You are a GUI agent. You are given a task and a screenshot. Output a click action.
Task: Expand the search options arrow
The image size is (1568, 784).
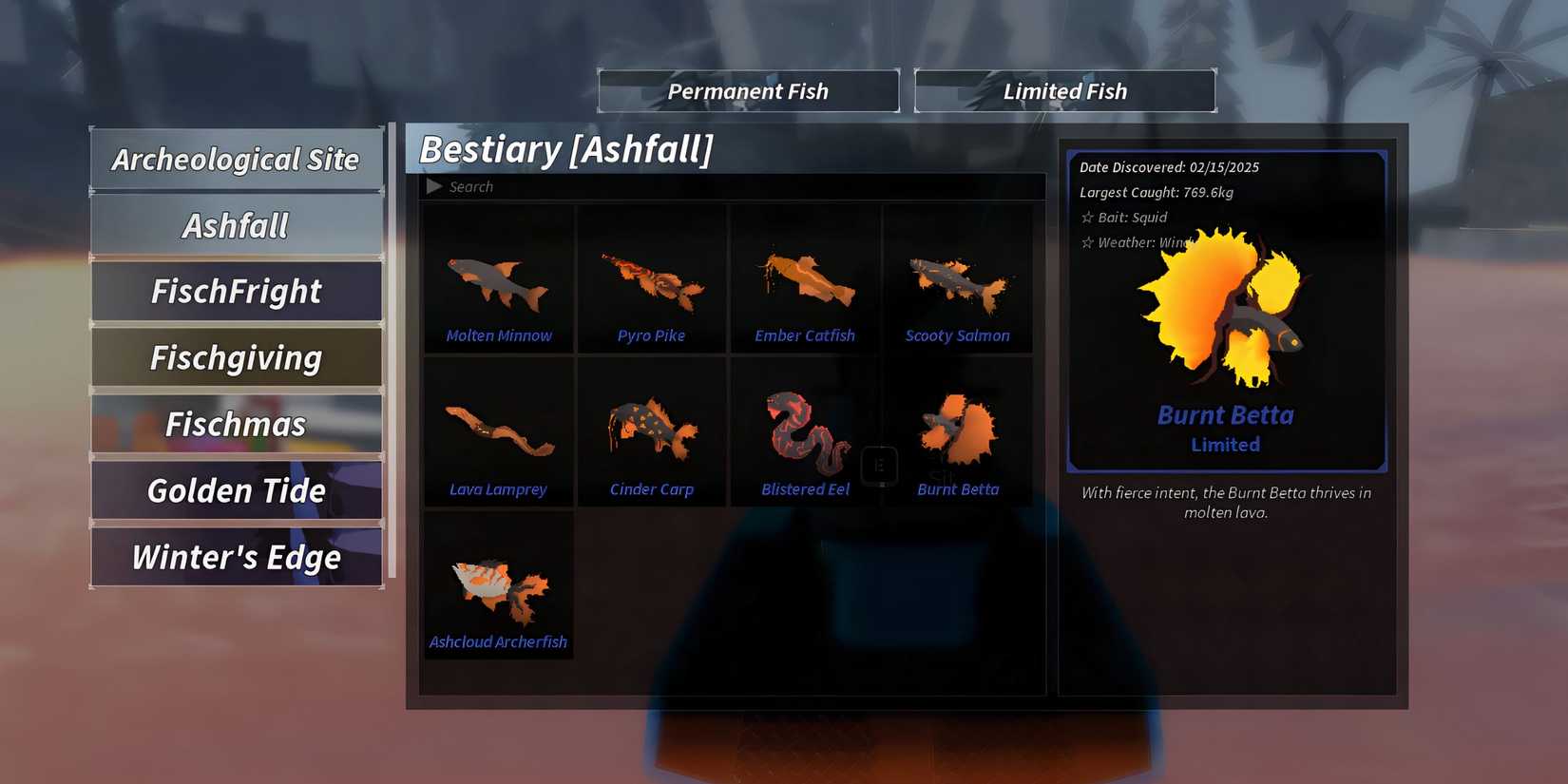tap(435, 186)
